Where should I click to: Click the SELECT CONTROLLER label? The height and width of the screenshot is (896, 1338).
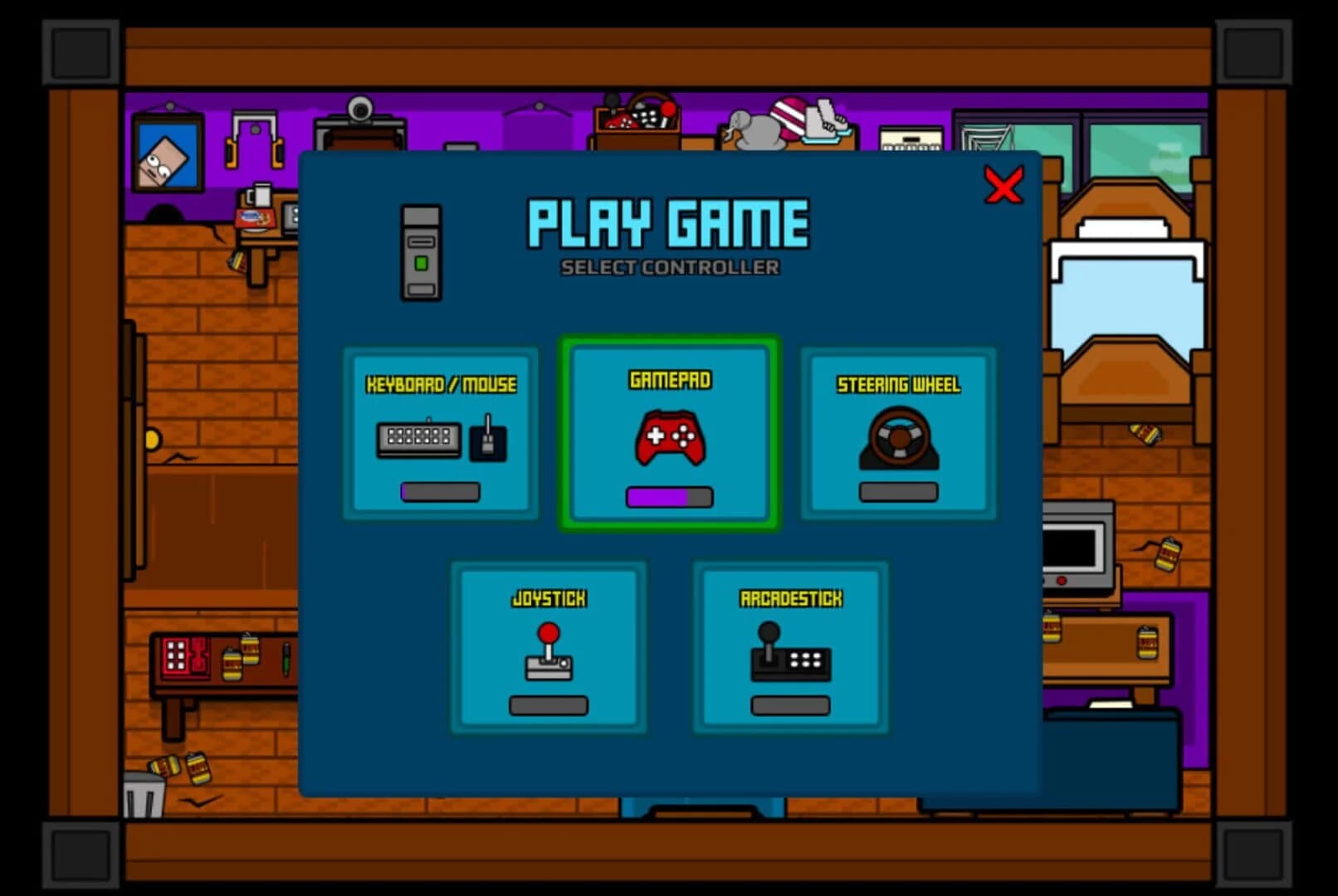[x=669, y=267]
